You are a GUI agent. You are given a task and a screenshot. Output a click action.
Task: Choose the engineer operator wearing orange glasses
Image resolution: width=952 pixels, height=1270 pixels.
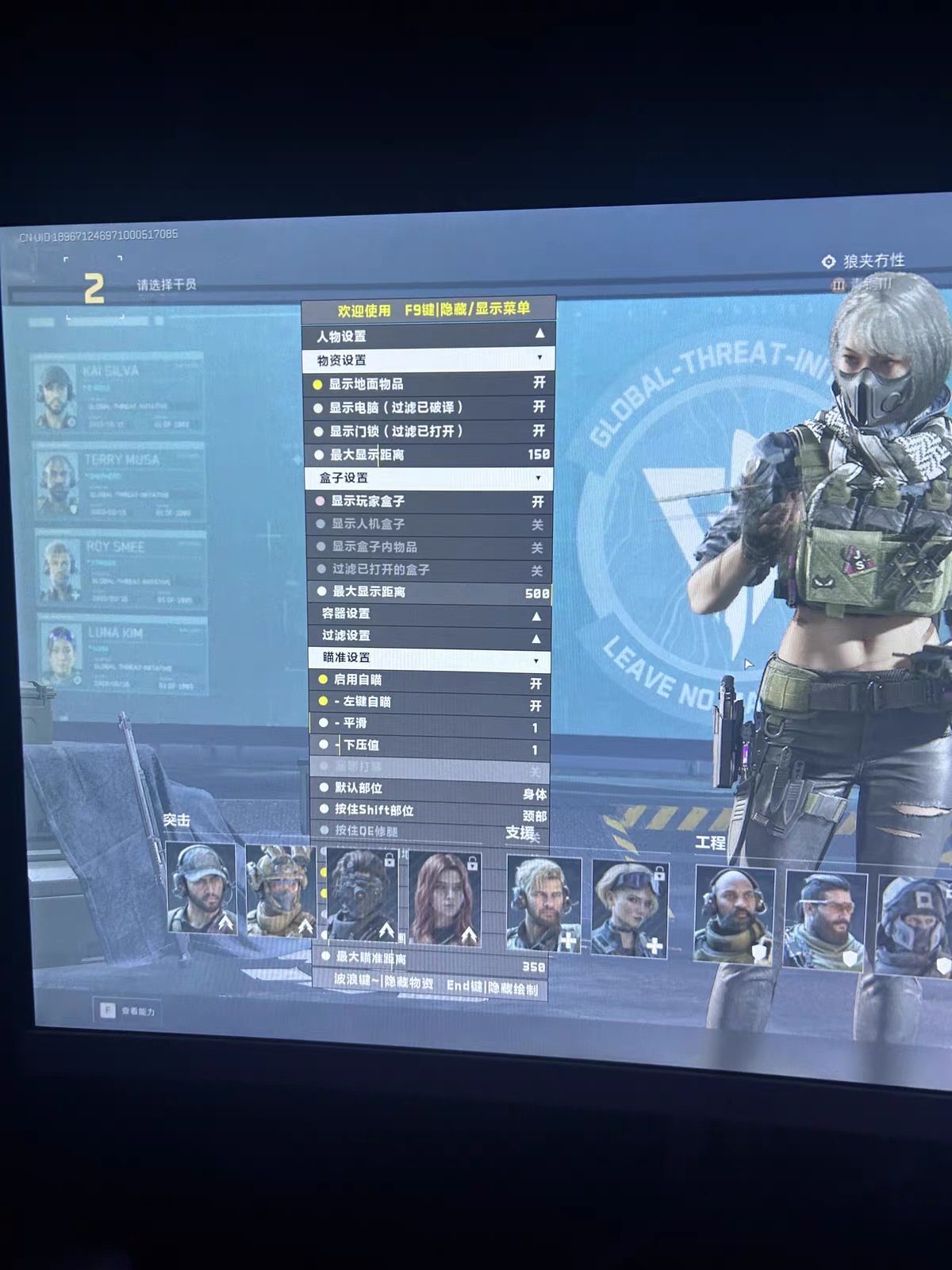(825, 919)
